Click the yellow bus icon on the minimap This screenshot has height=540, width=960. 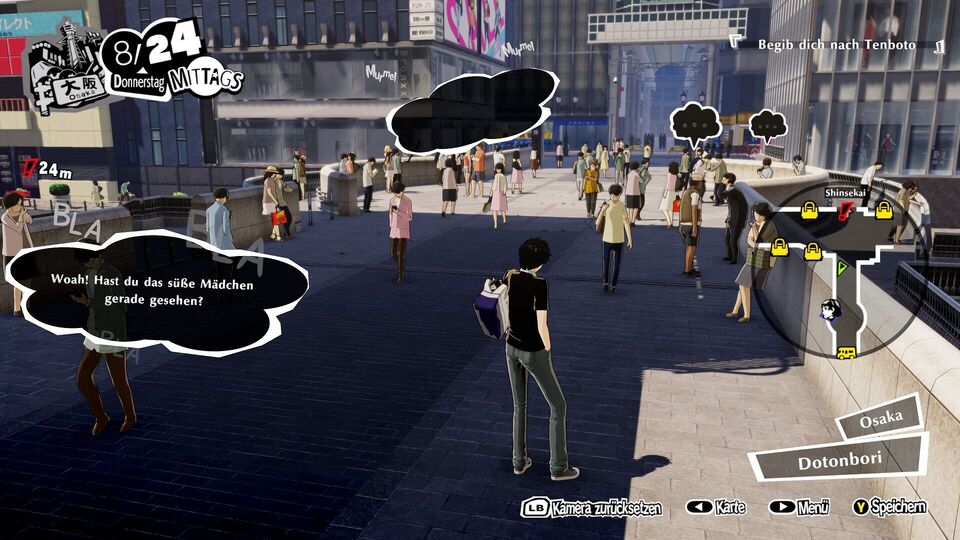pos(846,353)
